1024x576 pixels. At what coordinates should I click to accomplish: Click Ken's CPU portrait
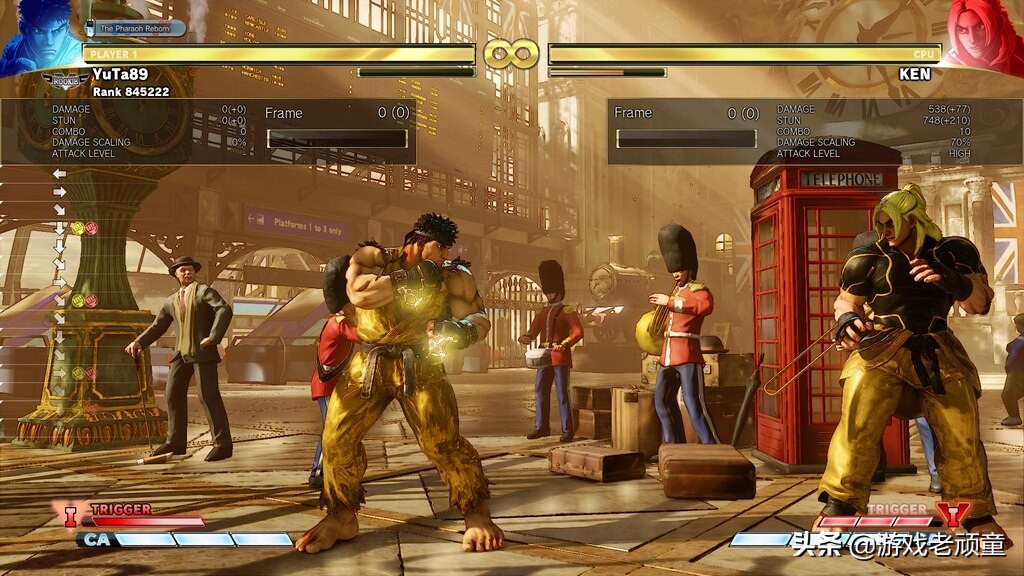[984, 35]
